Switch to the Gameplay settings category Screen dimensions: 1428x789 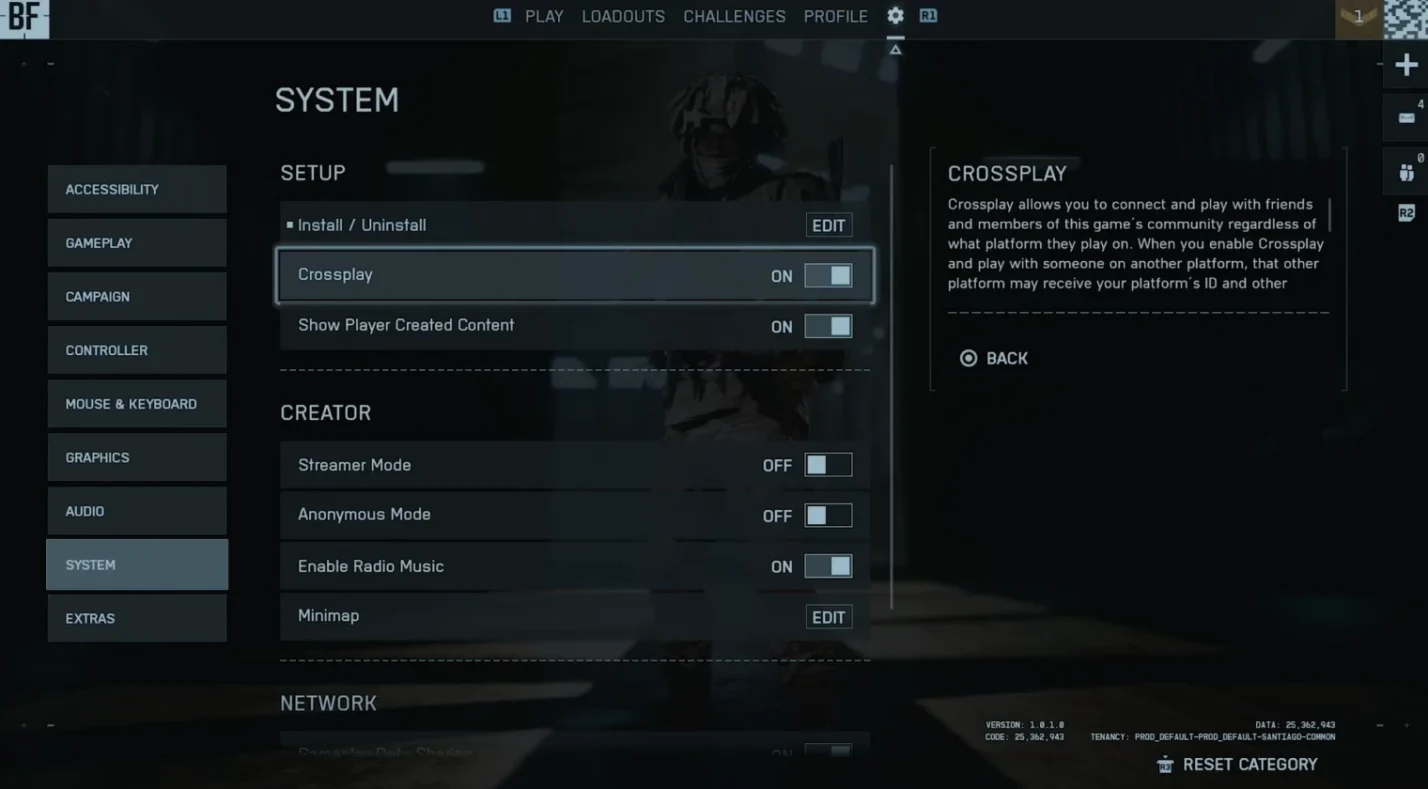click(136, 243)
